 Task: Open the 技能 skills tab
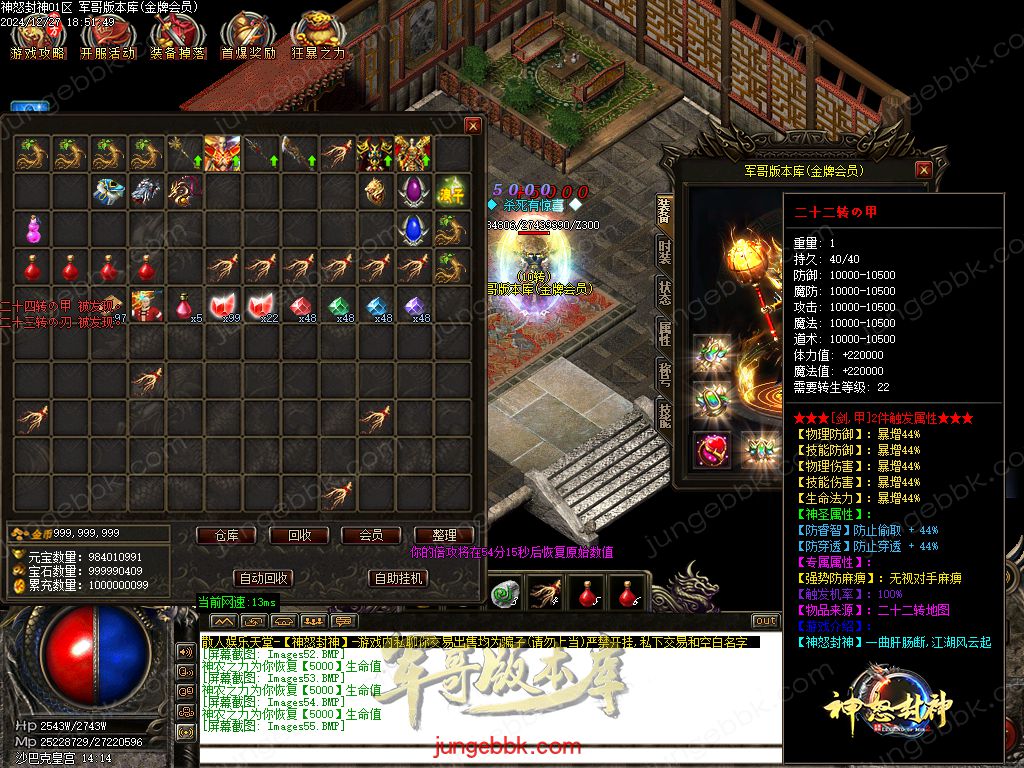(x=664, y=413)
